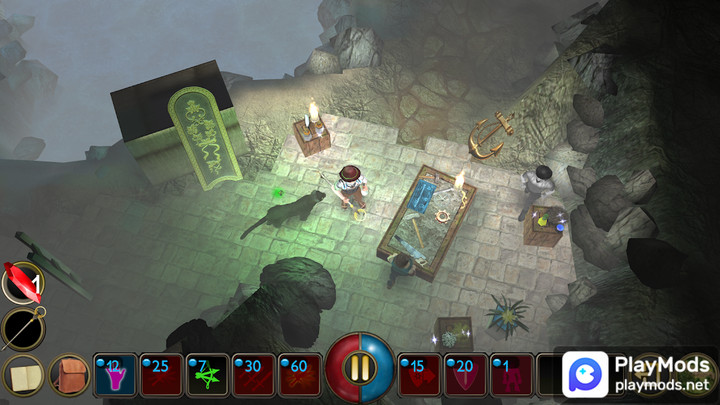720x405 pixels.
Task: Pause the game with the center button
Action: tap(360, 369)
